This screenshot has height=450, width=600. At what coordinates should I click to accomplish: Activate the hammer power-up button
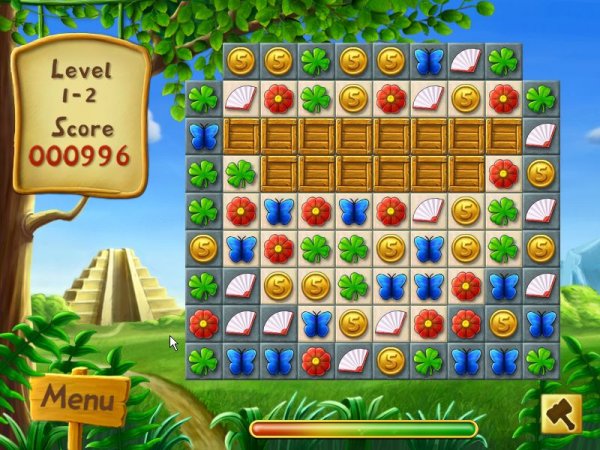pos(560,414)
